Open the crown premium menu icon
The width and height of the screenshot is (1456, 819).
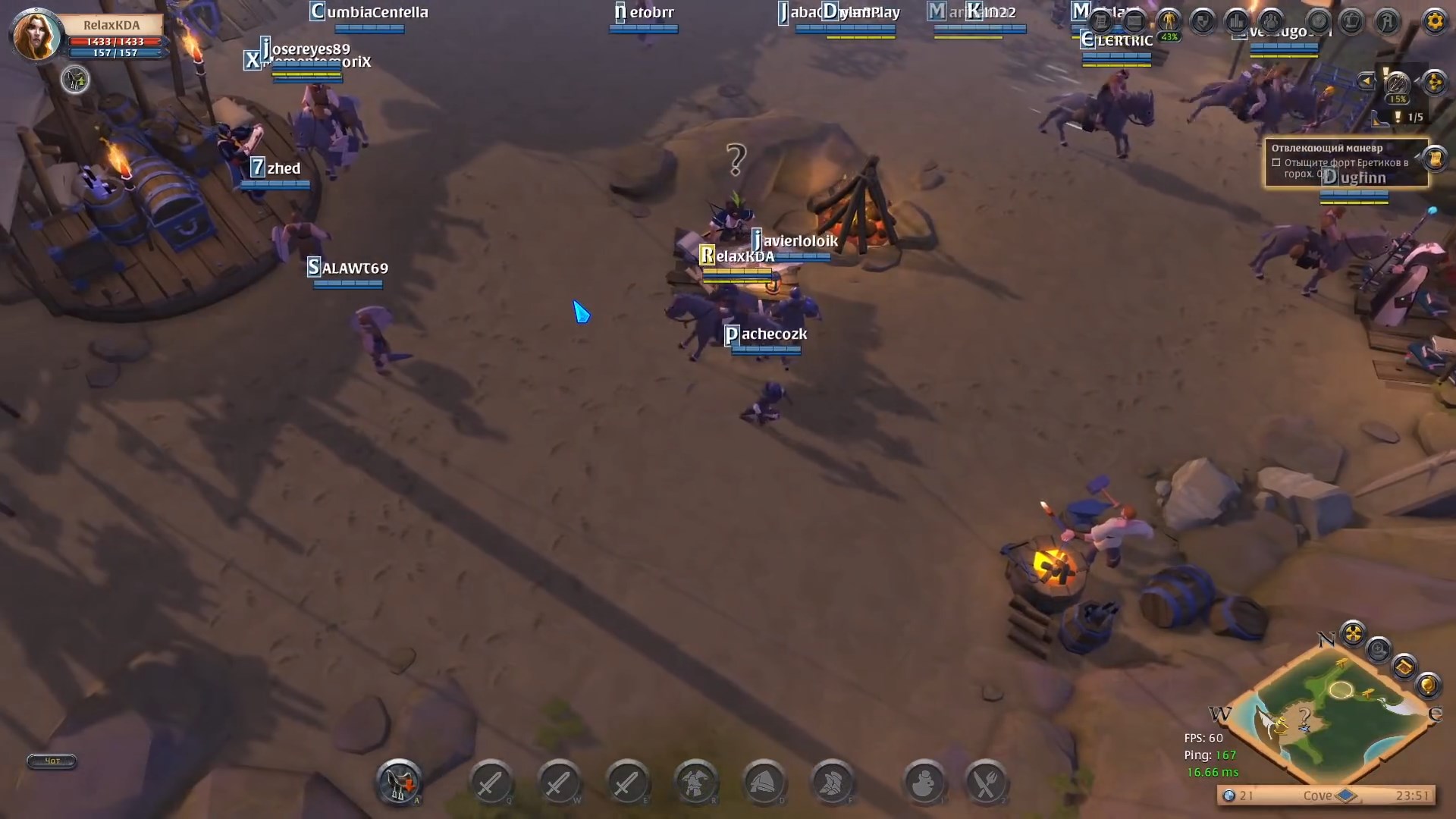coord(1351,21)
